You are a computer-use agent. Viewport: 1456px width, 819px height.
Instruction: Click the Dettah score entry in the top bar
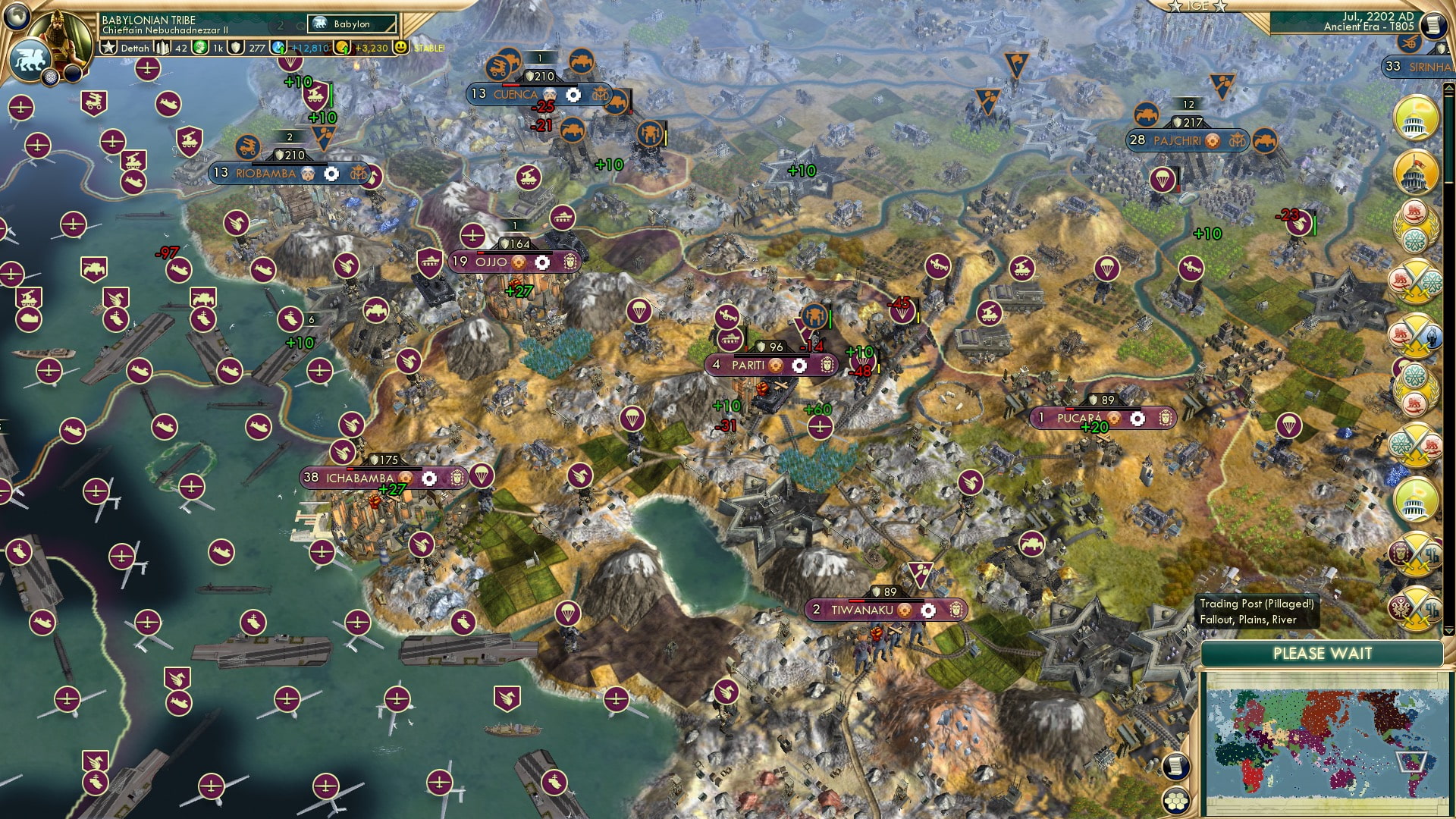tap(135, 48)
